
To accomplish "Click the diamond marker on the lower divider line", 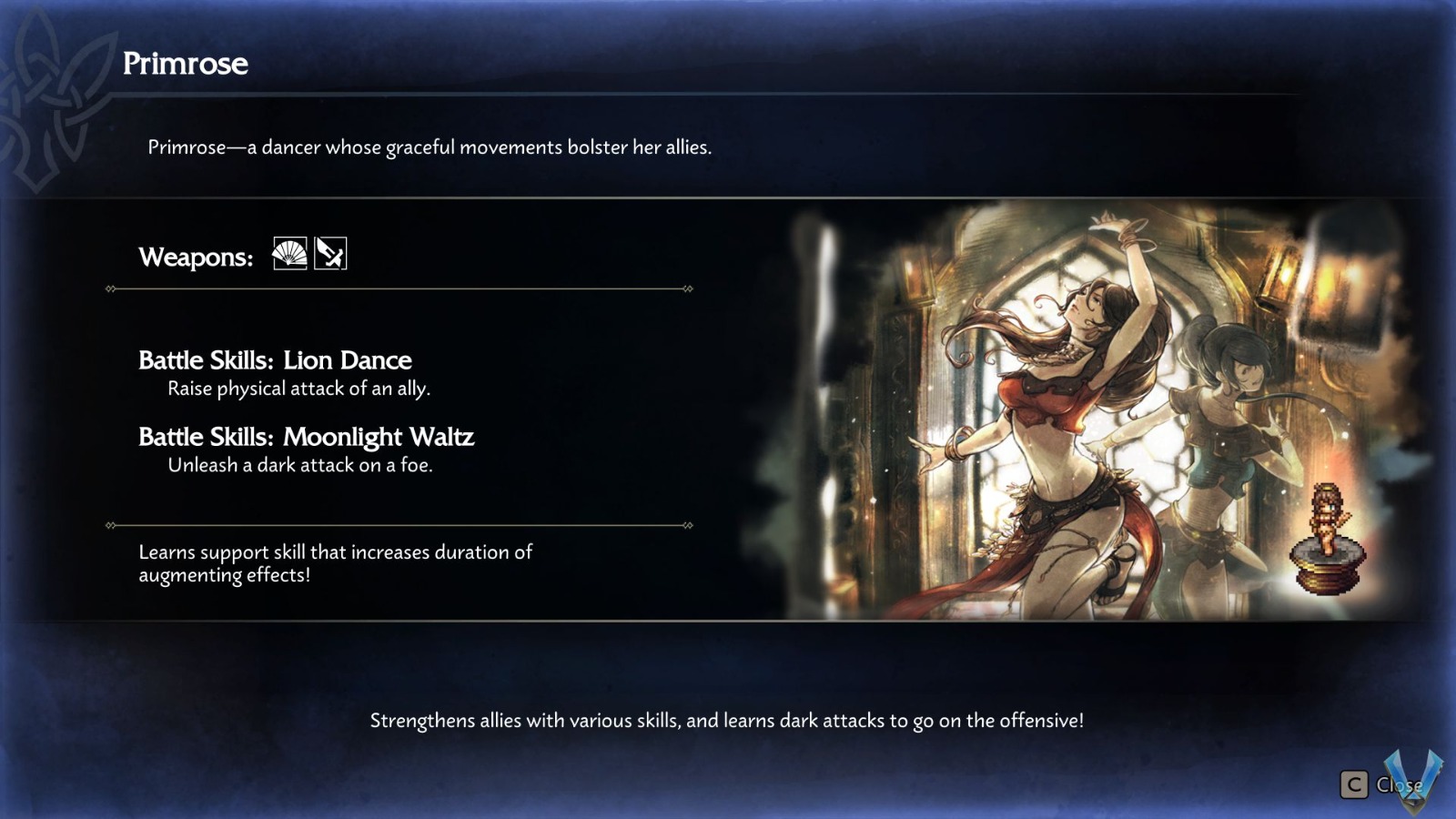I will (x=111, y=525).
